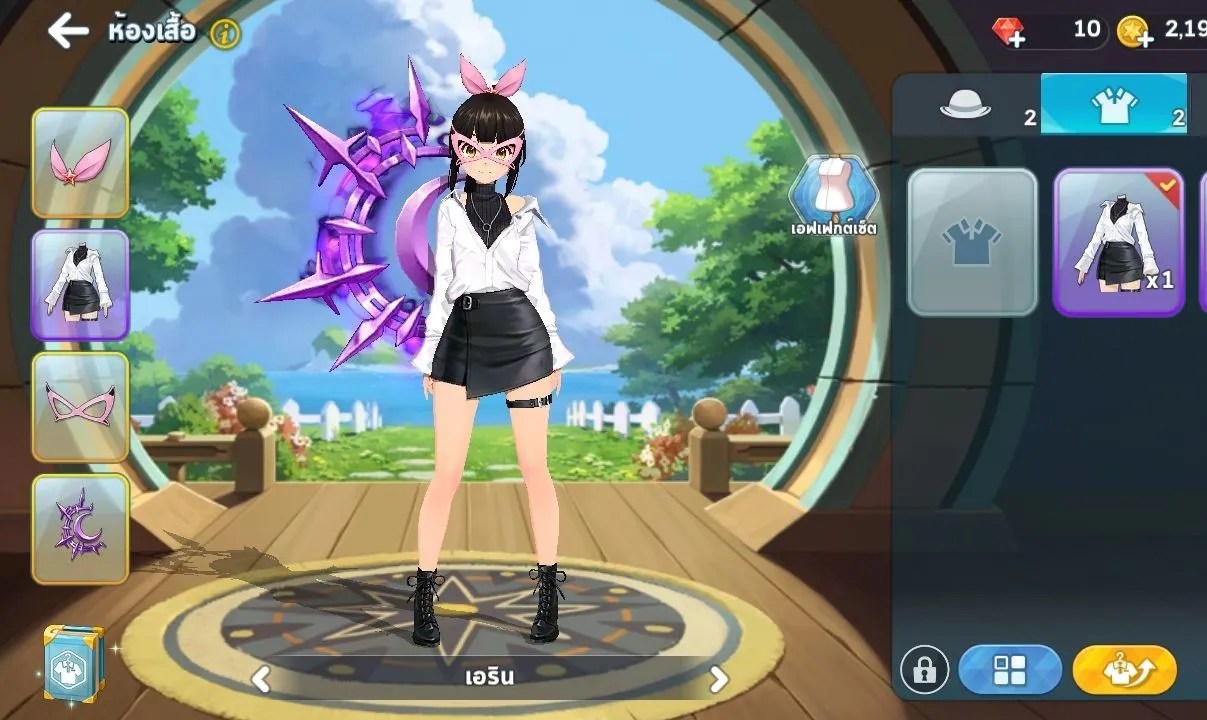Select the pink ribbon headwear slot
Screen dimensions: 1207x720
80,162
